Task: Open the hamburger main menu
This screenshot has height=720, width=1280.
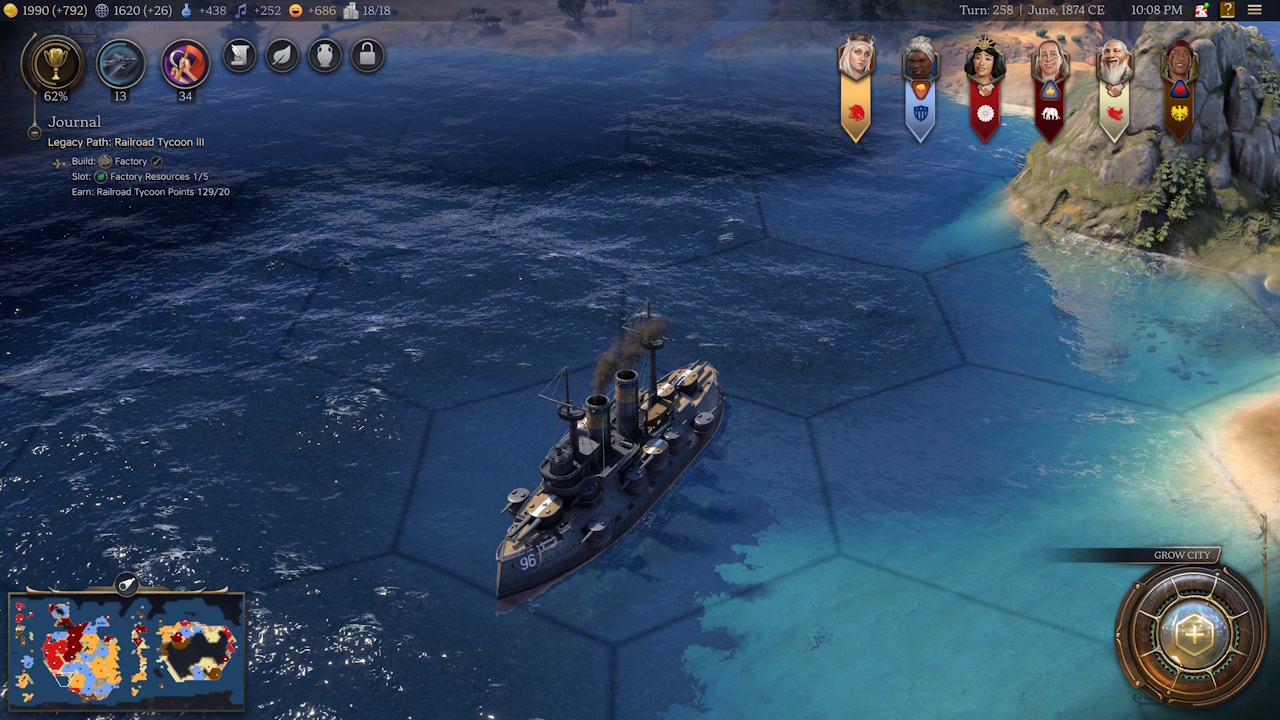Action: 1256,11
